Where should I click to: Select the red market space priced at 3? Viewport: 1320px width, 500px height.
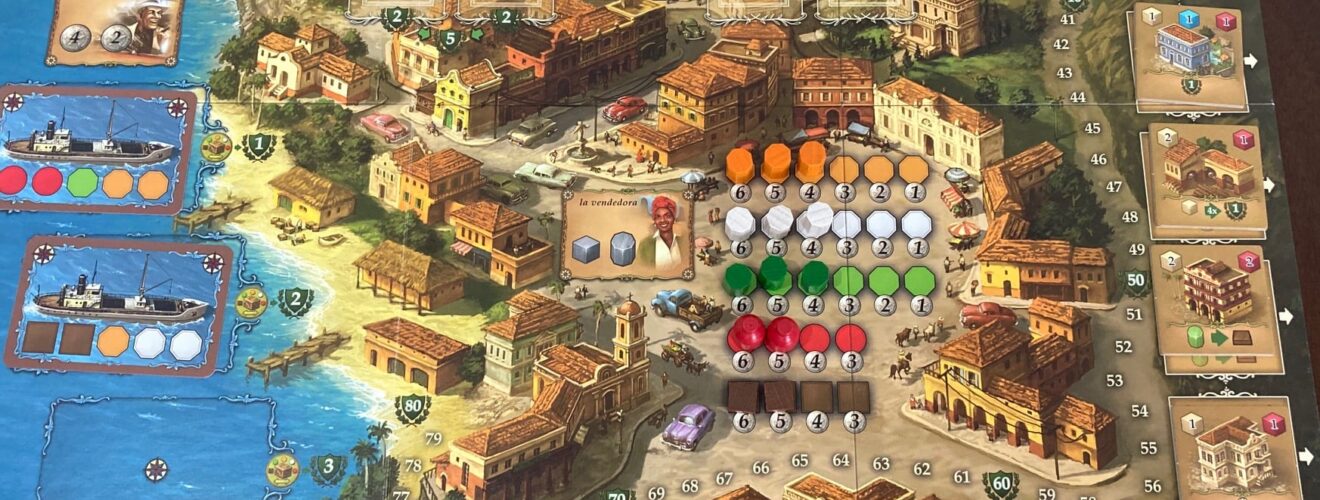pyautogui.click(x=851, y=337)
